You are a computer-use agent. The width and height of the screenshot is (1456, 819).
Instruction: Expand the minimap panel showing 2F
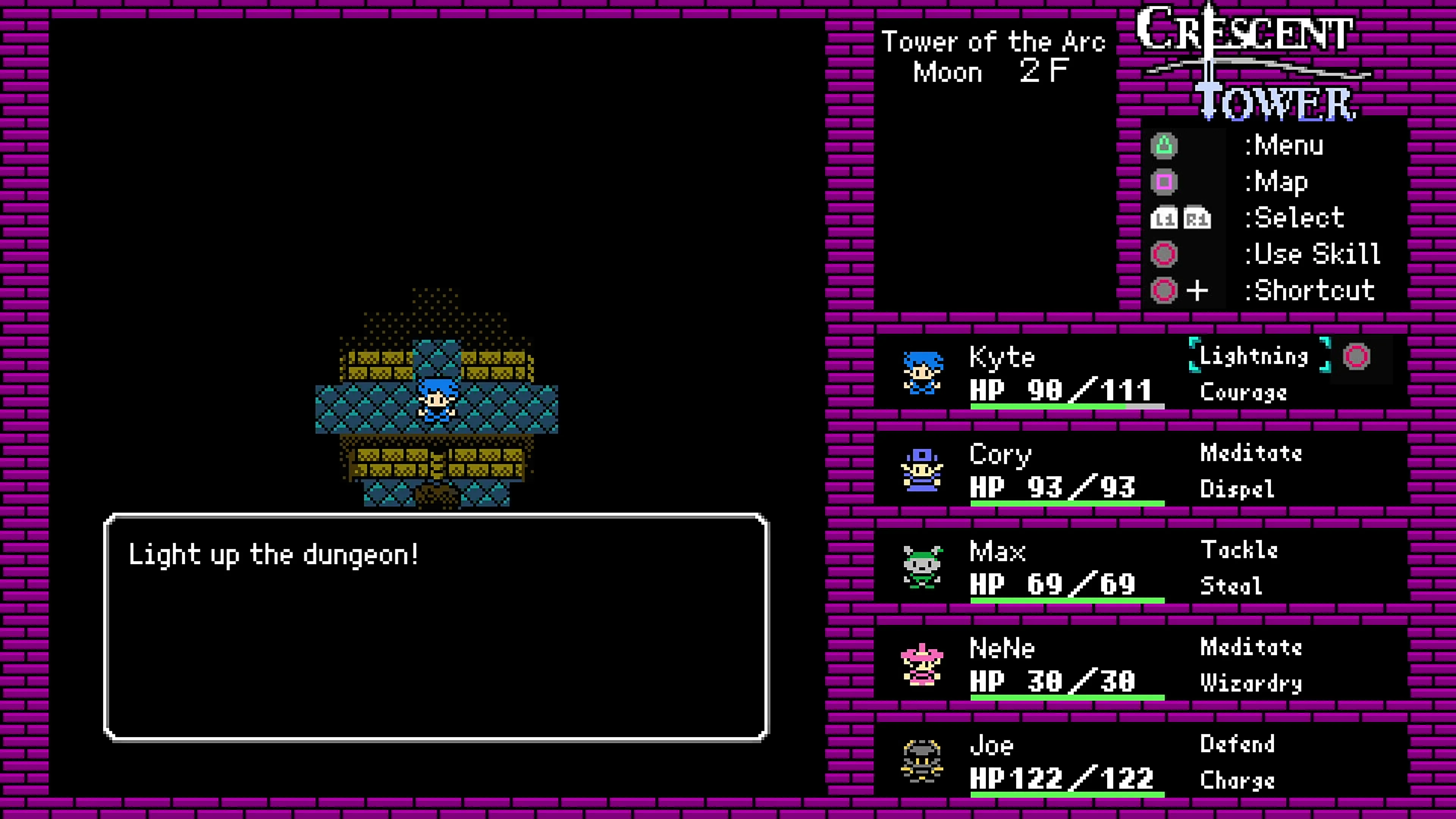click(x=995, y=198)
